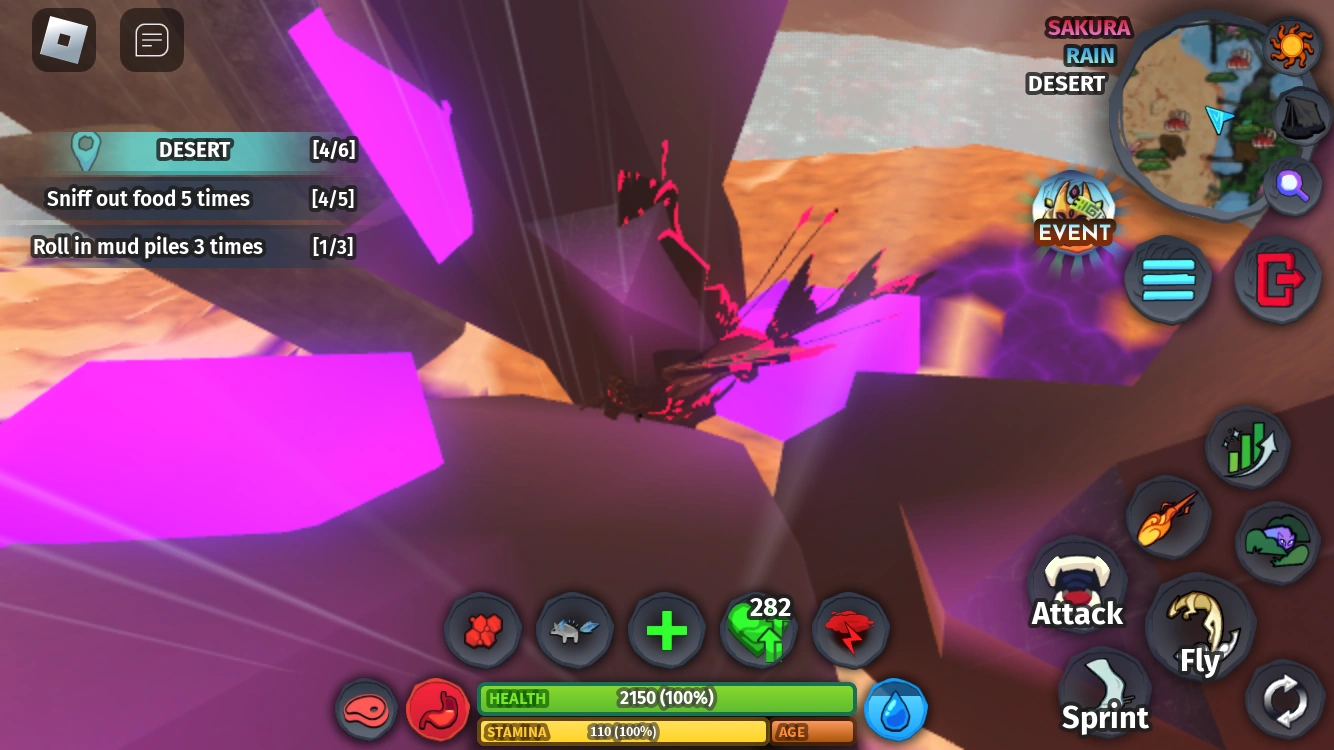
Task: Select the sniff creature ability icon
Action: (x=574, y=630)
